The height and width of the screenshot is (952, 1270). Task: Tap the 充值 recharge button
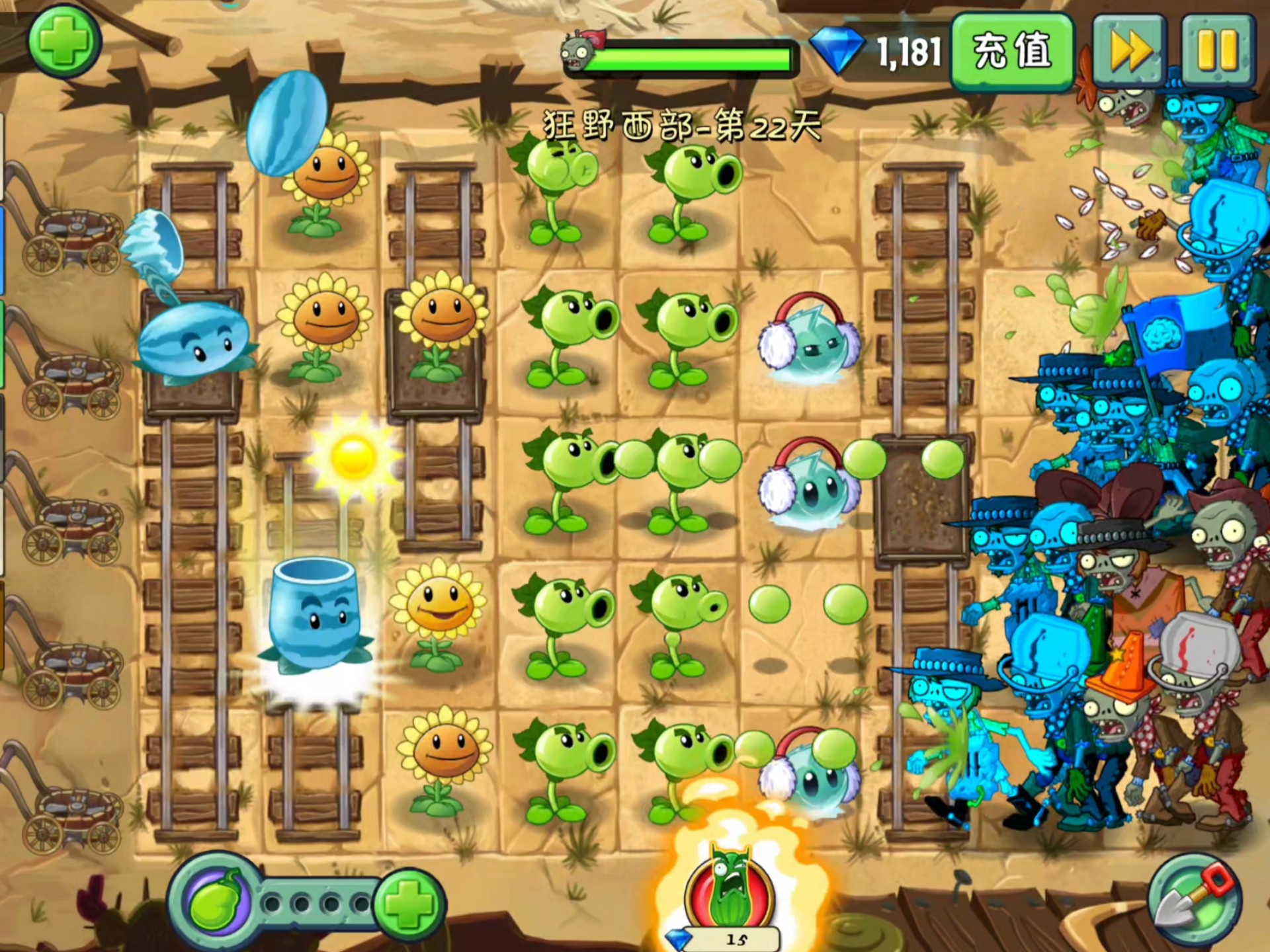click(1011, 51)
